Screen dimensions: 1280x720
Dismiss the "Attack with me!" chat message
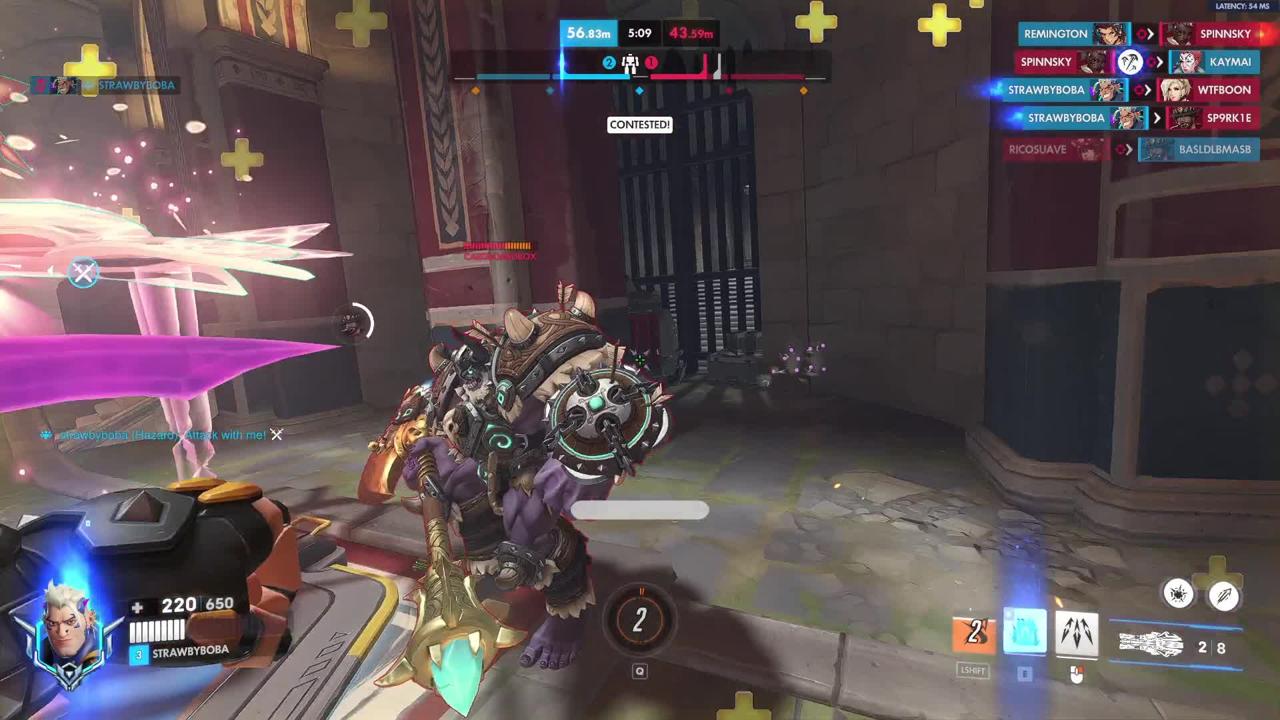tap(277, 435)
